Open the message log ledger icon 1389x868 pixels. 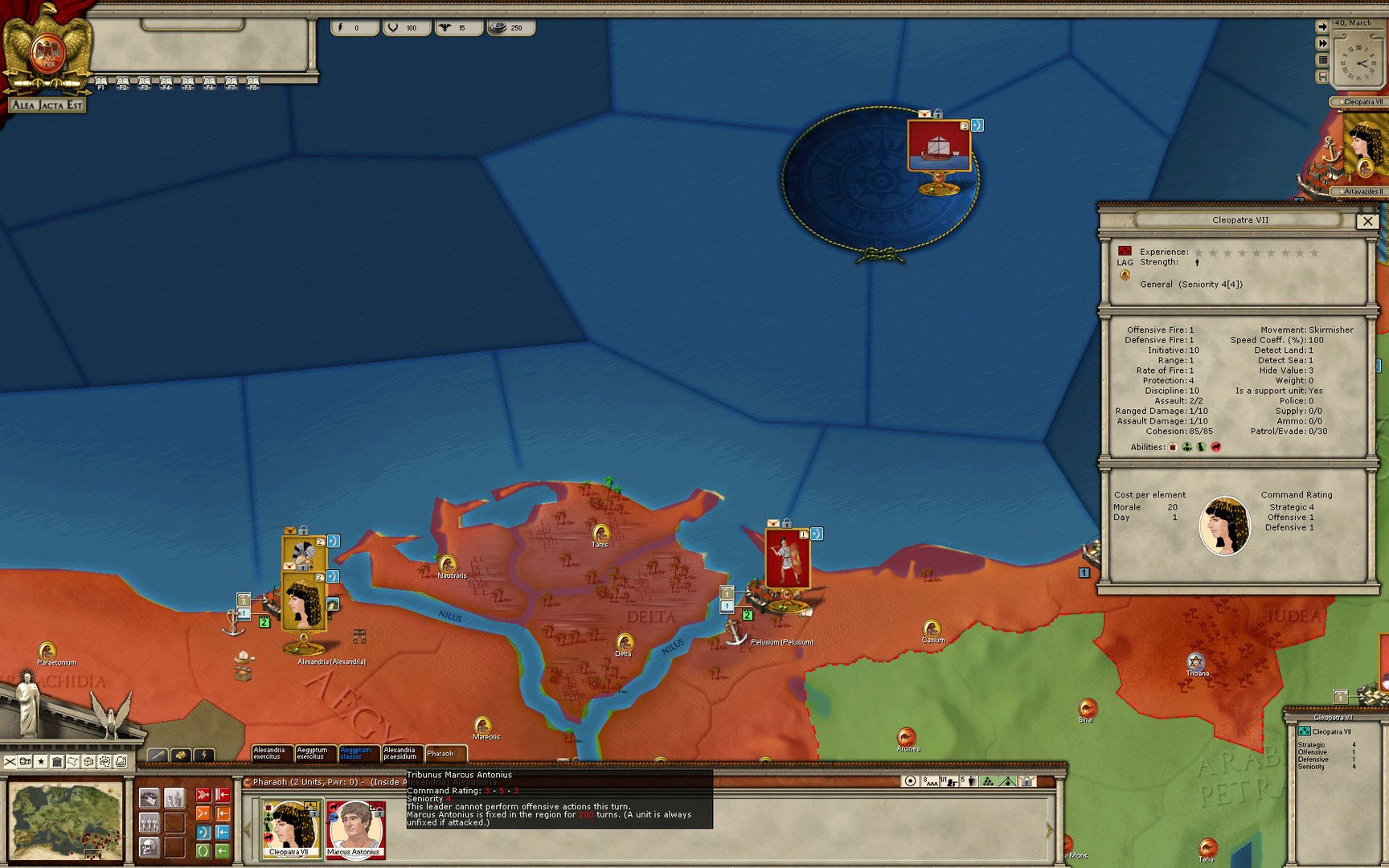[1323, 59]
